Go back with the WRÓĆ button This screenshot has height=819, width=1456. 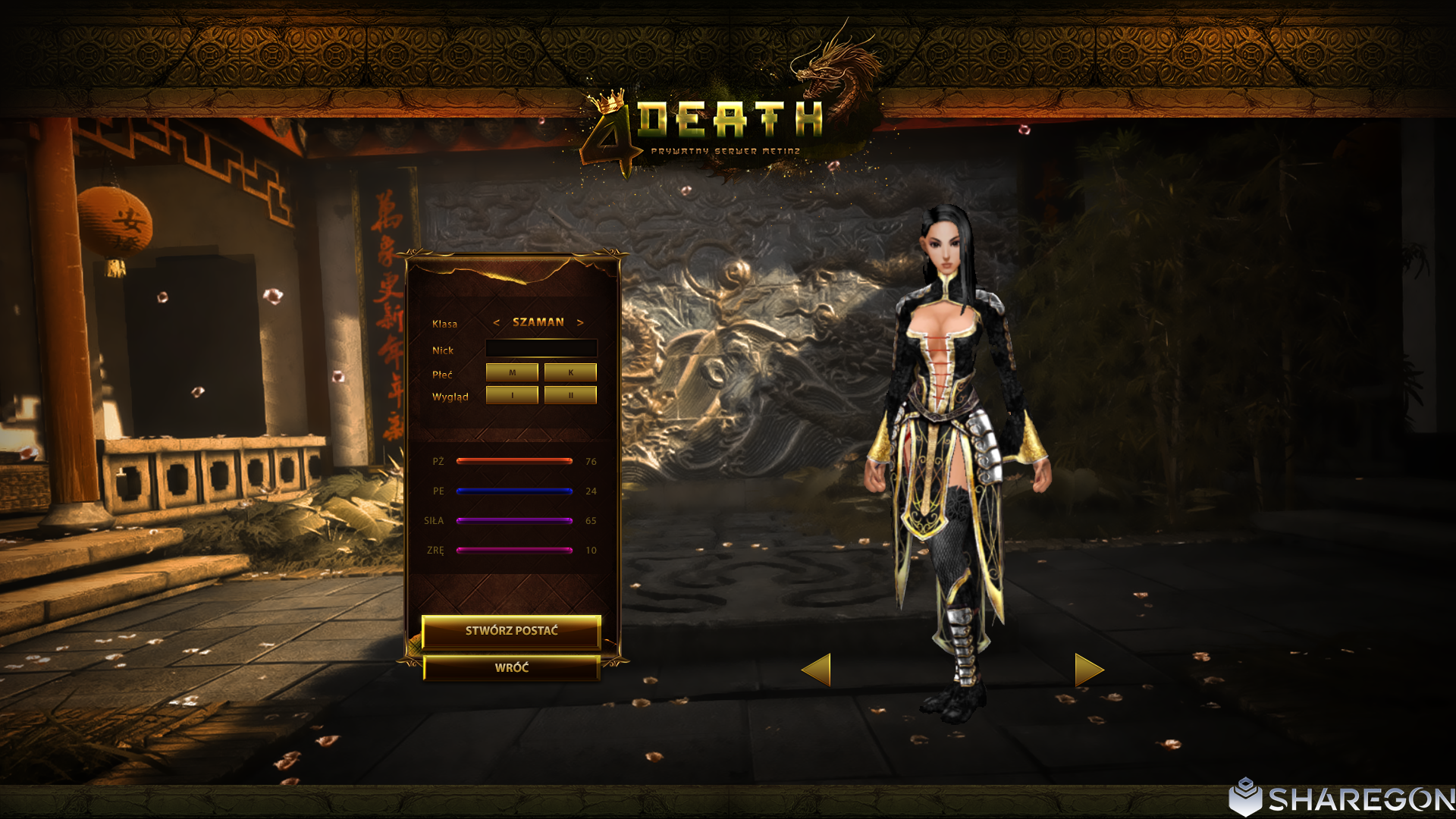(511, 668)
